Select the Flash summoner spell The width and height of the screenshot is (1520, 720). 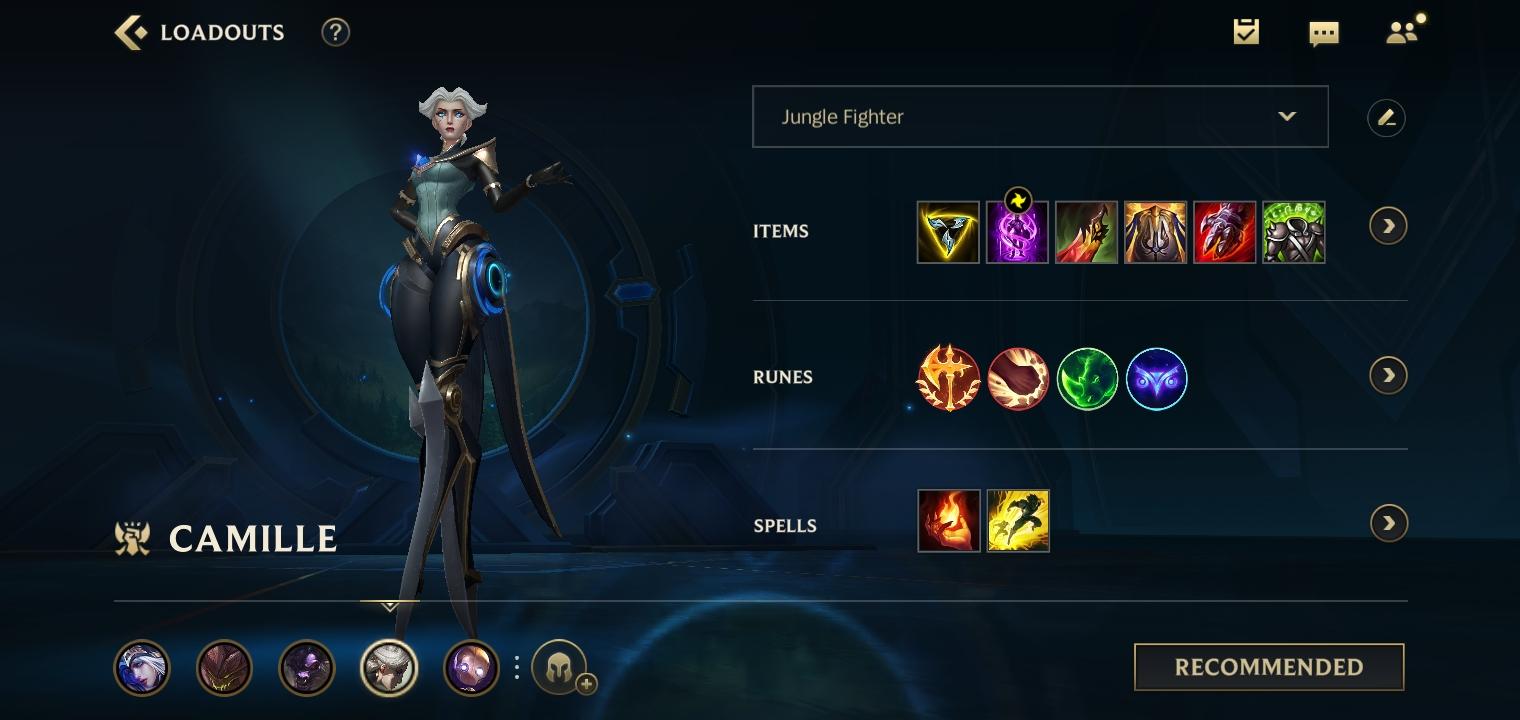tap(1018, 521)
